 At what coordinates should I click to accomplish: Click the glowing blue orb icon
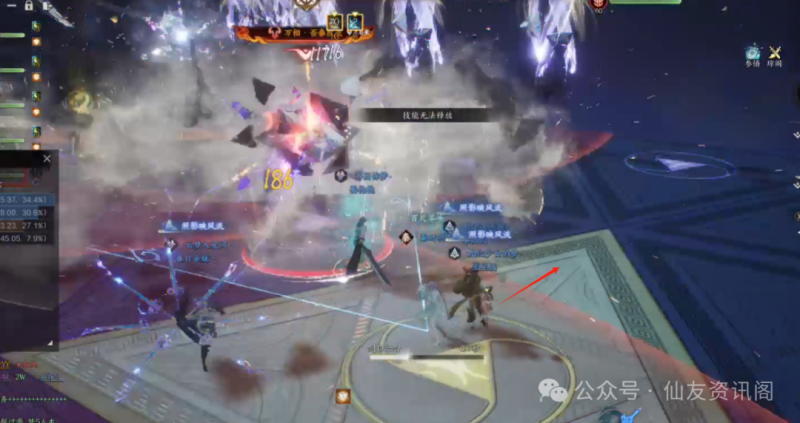(x=752, y=52)
